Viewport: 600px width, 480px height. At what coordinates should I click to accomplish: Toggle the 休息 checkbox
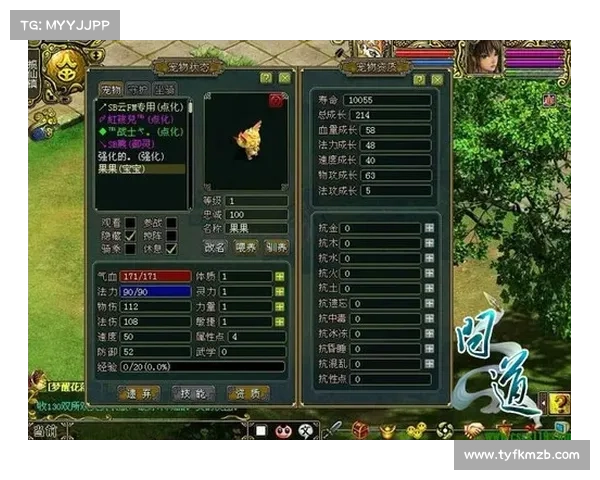(171, 249)
